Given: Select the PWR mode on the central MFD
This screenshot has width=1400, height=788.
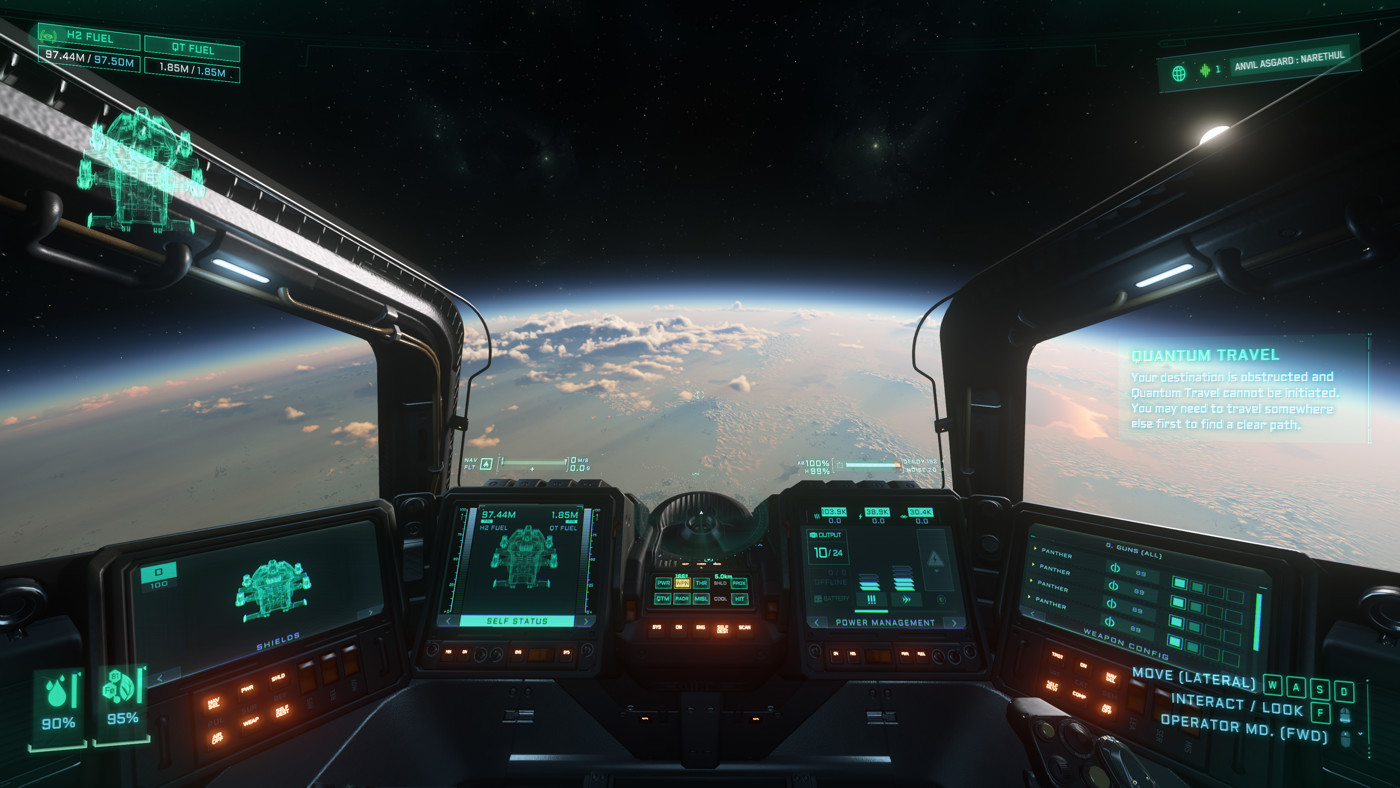Looking at the screenshot, I should pos(663,583).
